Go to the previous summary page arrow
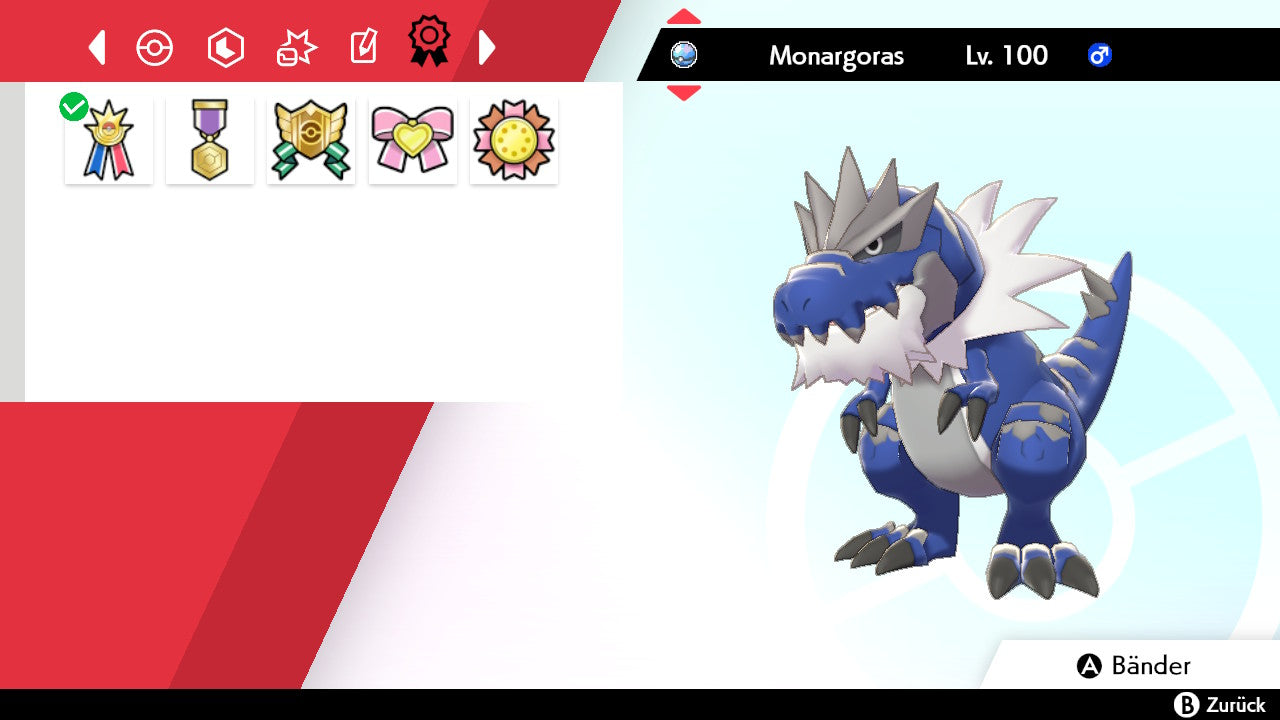This screenshot has height=720, width=1280. [97, 47]
